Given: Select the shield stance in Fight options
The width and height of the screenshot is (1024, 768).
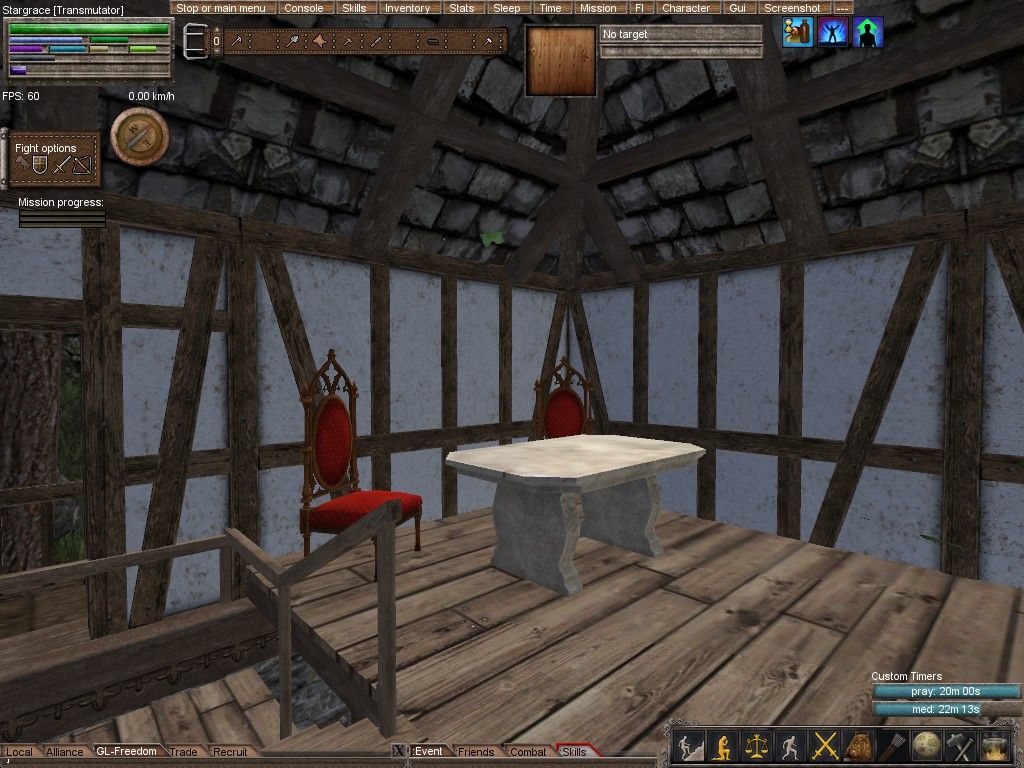Looking at the screenshot, I should pyautogui.click(x=40, y=166).
